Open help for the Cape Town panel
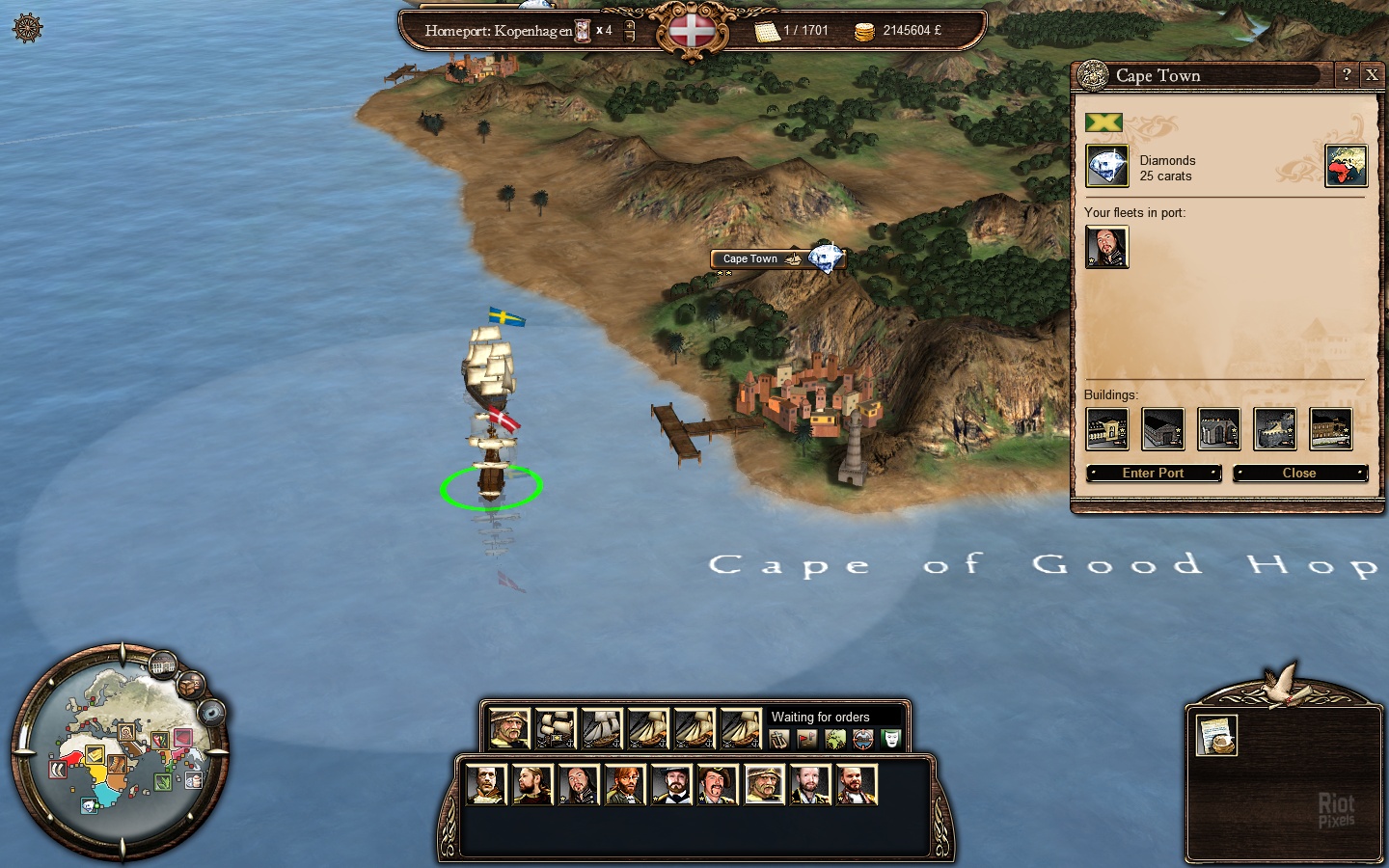The image size is (1389, 868). 1347,75
